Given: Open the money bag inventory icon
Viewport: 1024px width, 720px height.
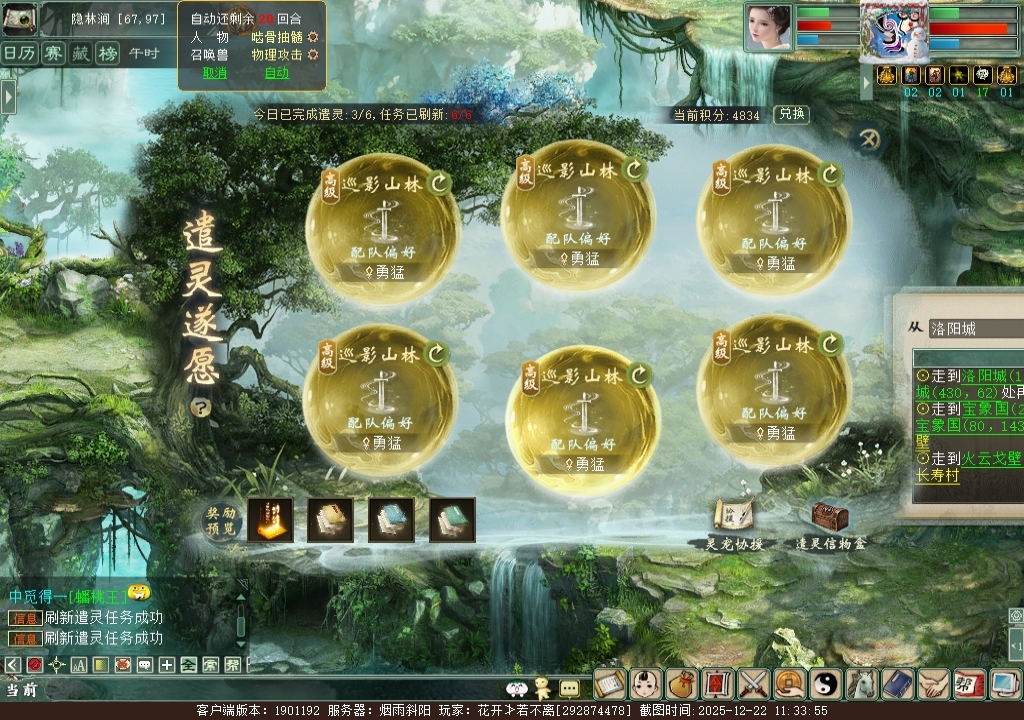Looking at the screenshot, I should click(x=681, y=684).
